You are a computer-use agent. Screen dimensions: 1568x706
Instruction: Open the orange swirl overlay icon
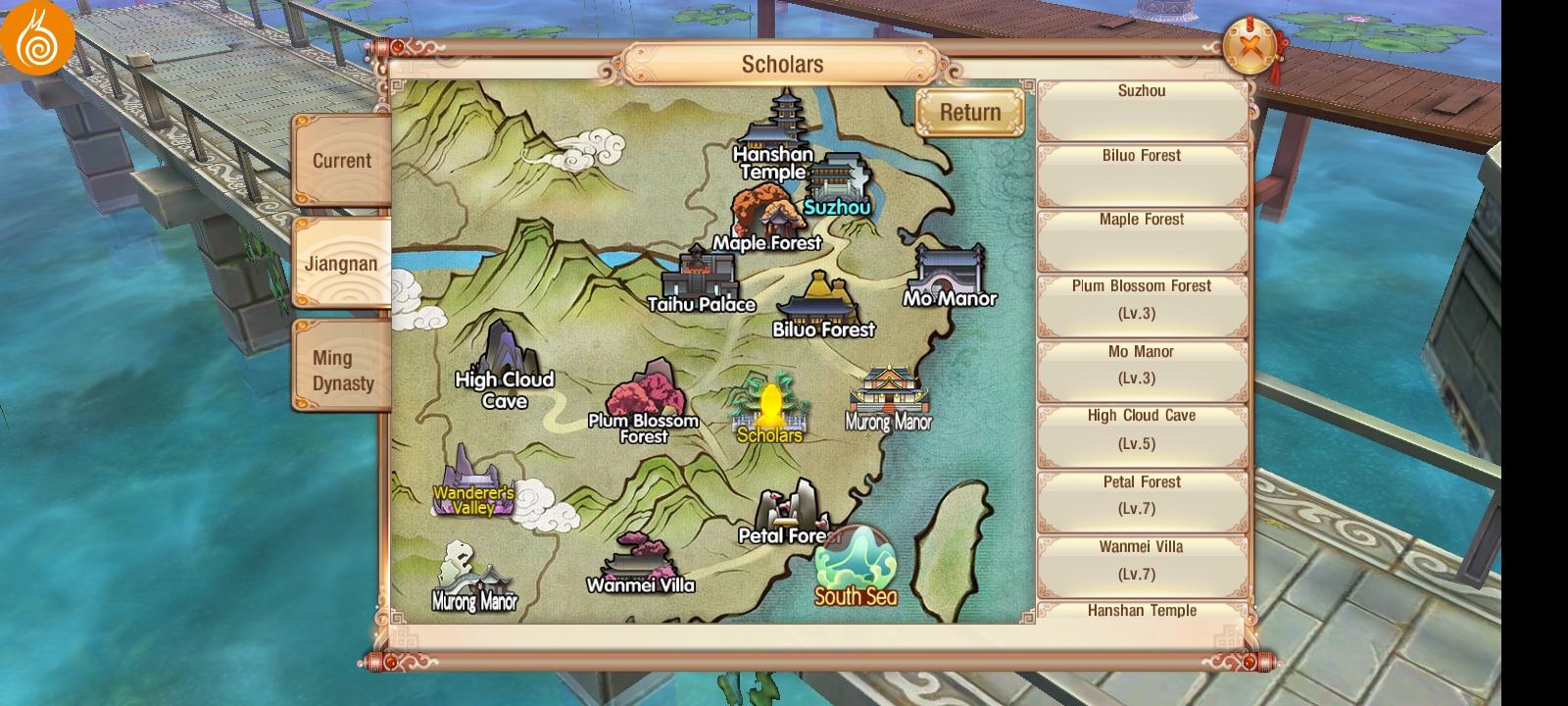pyautogui.click(x=37, y=37)
